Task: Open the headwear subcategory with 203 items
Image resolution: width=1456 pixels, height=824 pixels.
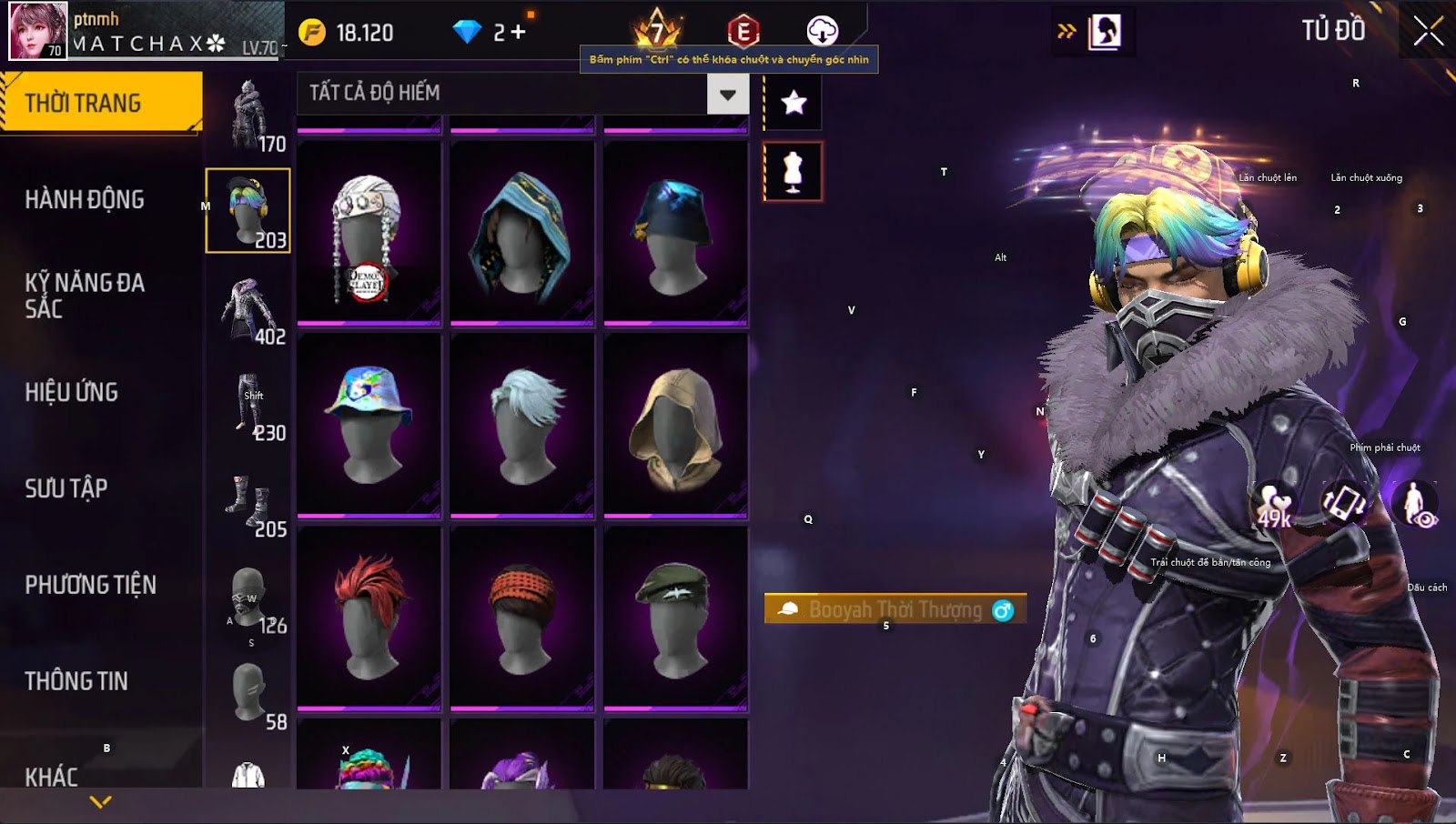Action: (248, 210)
